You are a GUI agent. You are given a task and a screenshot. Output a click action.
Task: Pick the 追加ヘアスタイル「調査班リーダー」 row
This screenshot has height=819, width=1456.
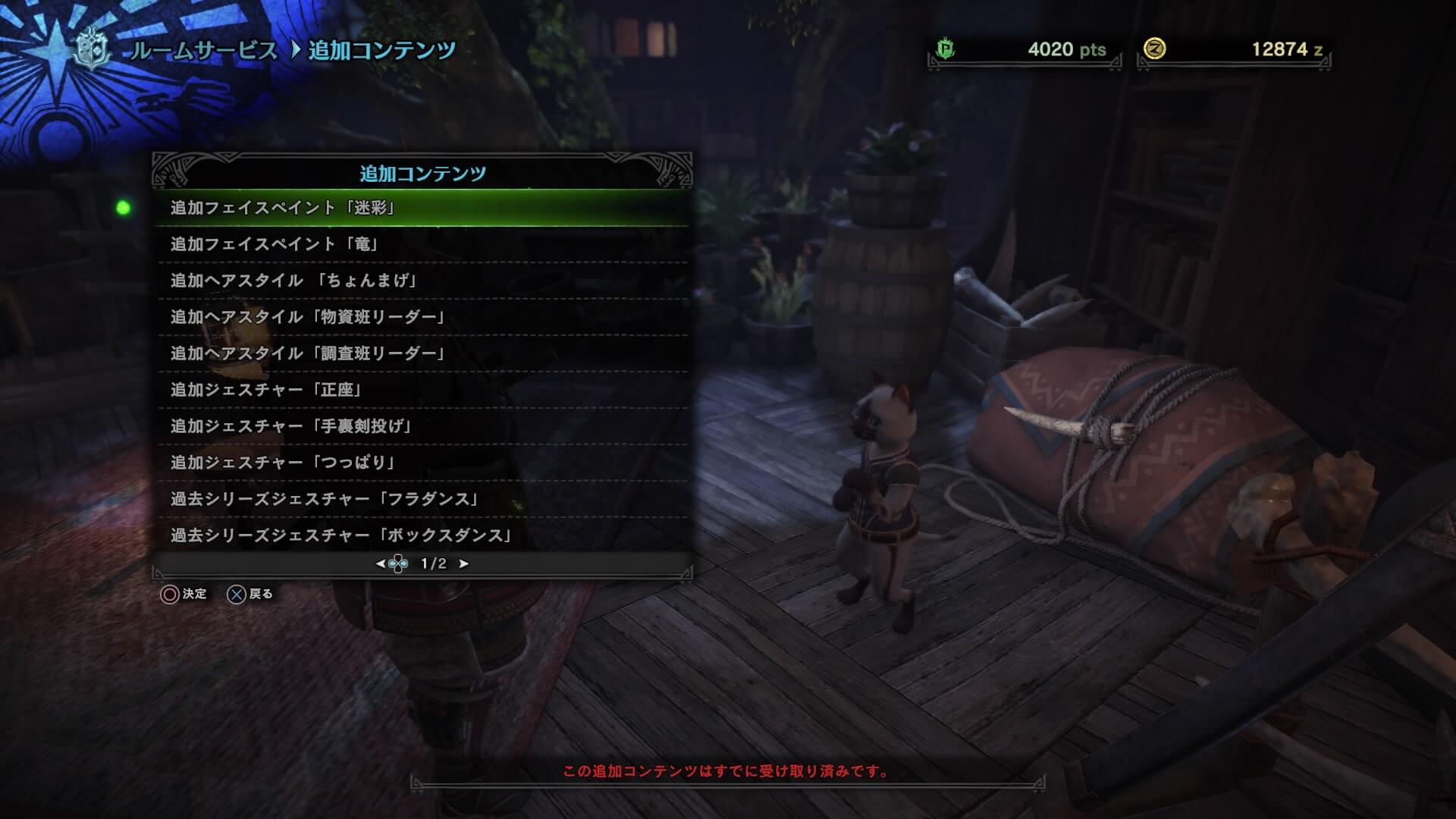pos(422,353)
